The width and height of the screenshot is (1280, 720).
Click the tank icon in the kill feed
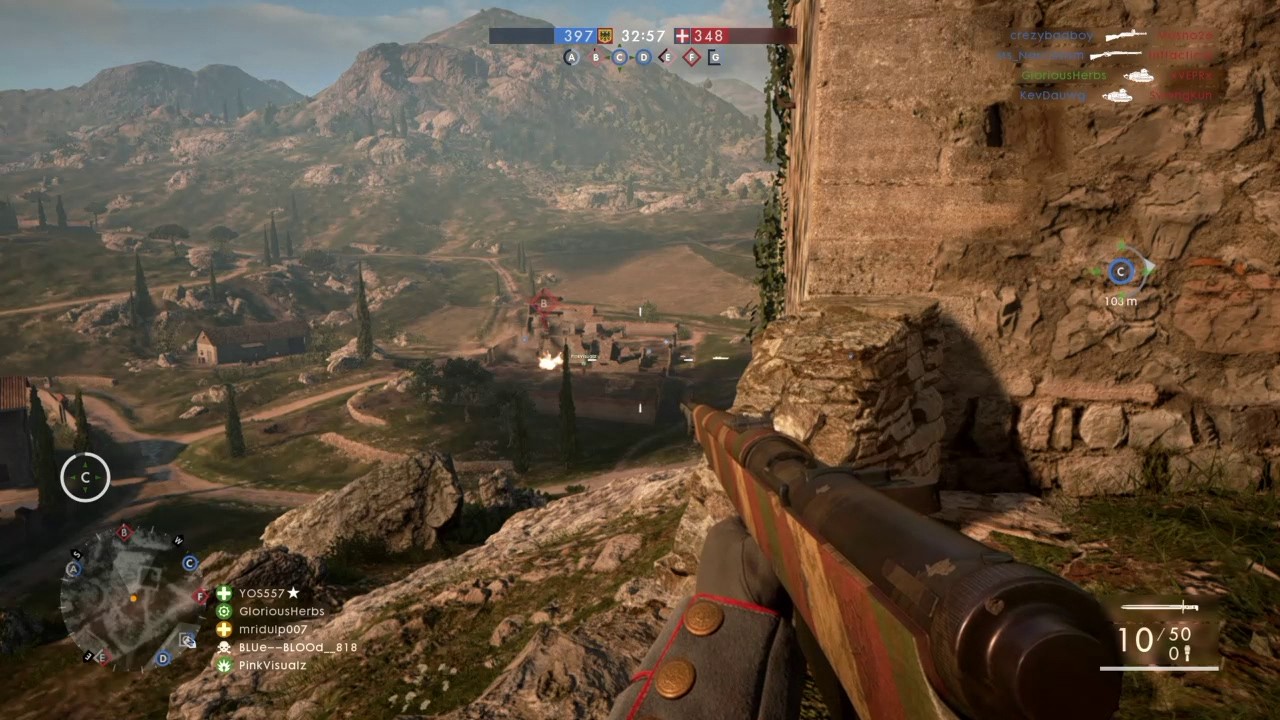pos(1140,75)
